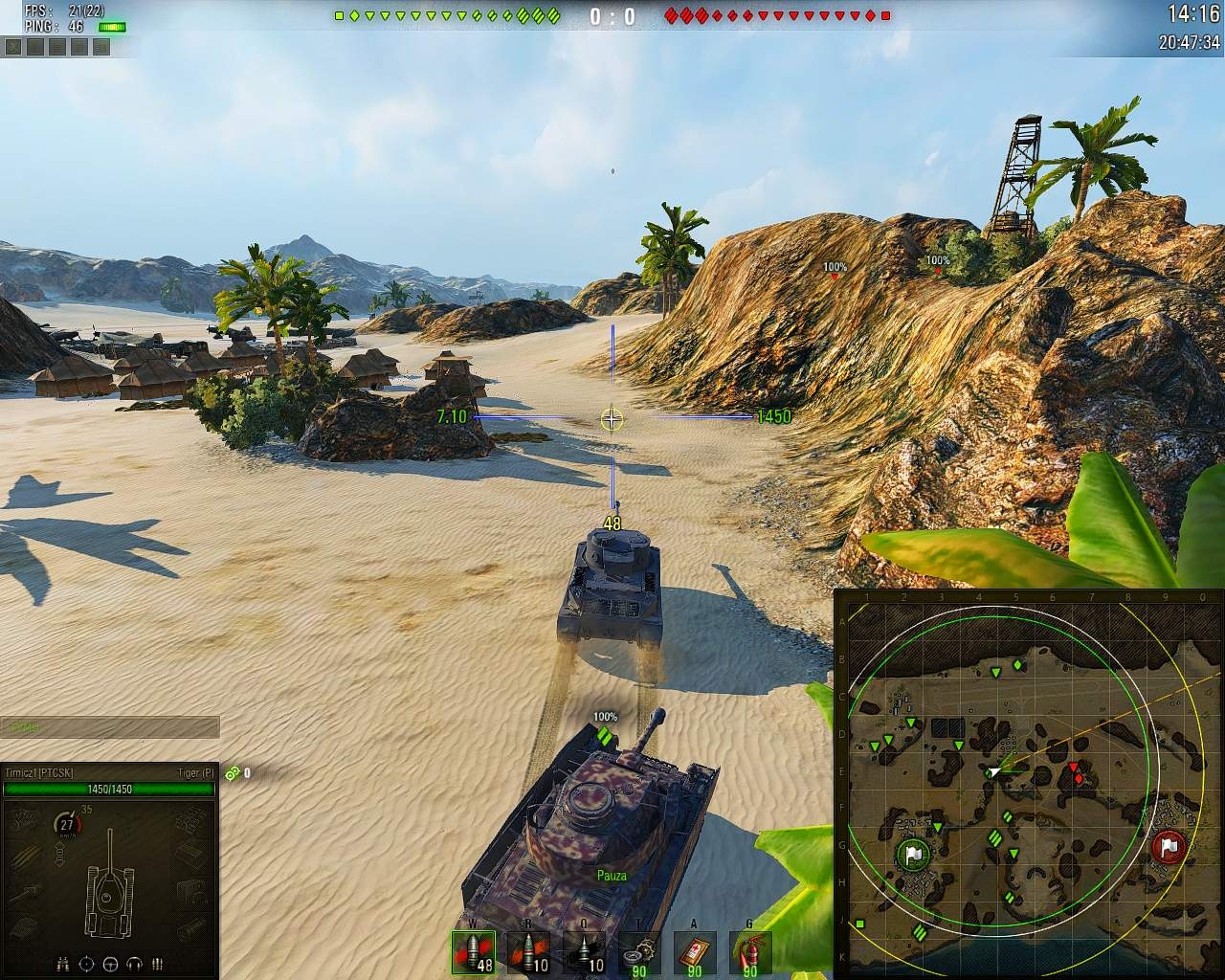Click the three-shells loader icon in damage panel
1225x980 pixels.
coord(158,964)
